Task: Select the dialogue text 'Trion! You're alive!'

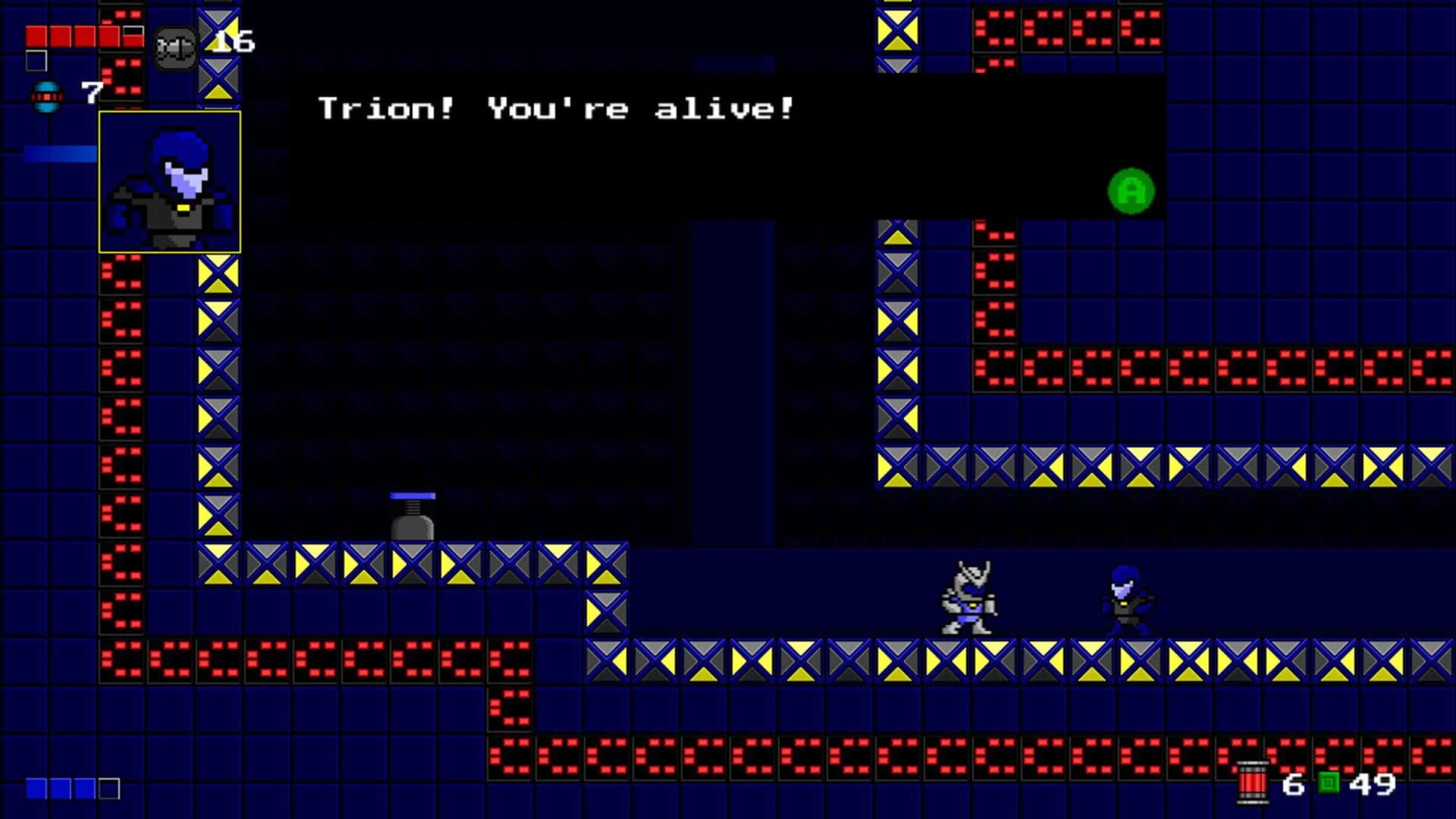Action: click(x=556, y=108)
